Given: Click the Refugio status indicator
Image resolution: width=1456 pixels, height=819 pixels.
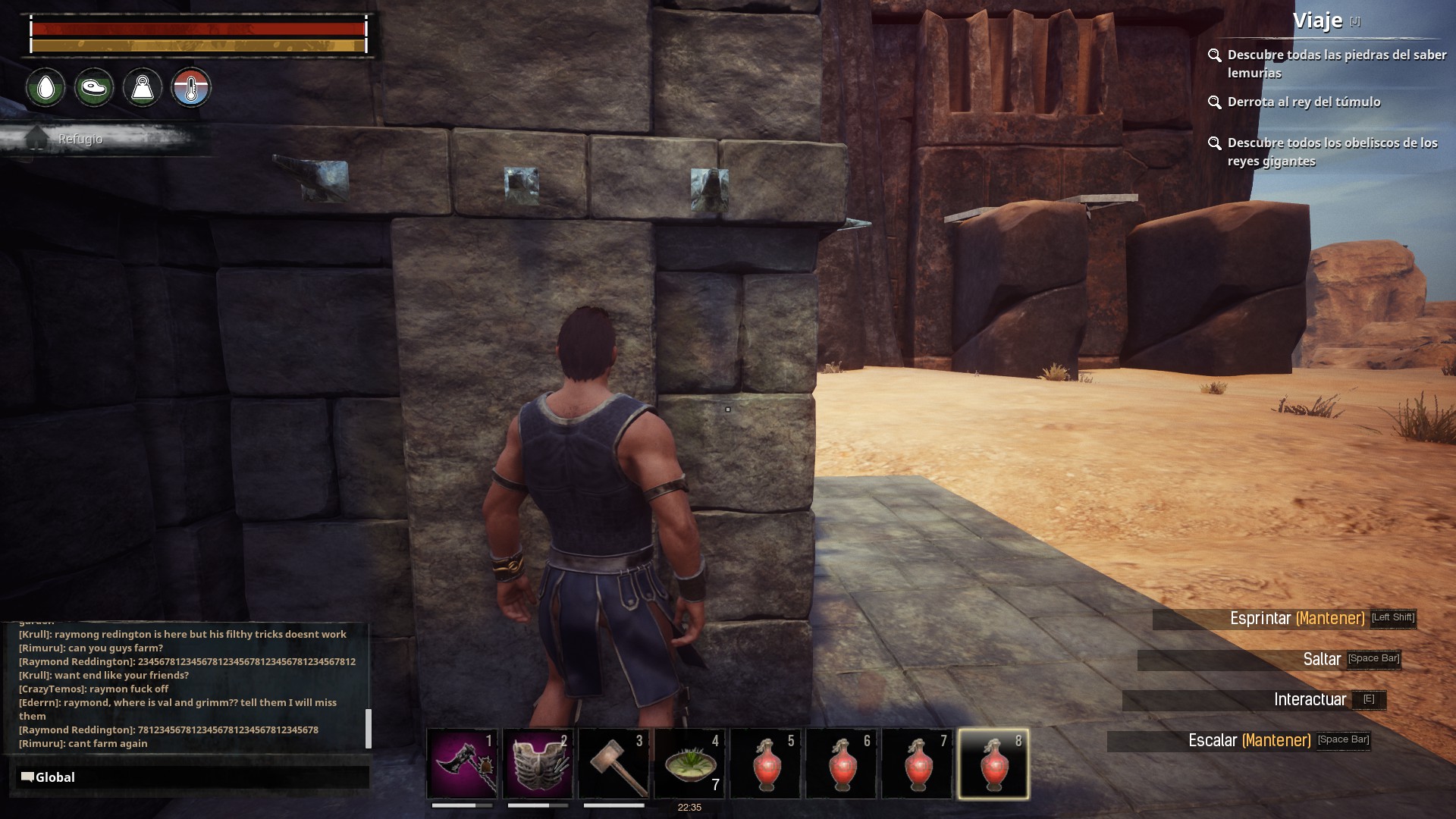Looking at the screenshot, I should click(x=80, y=140).
